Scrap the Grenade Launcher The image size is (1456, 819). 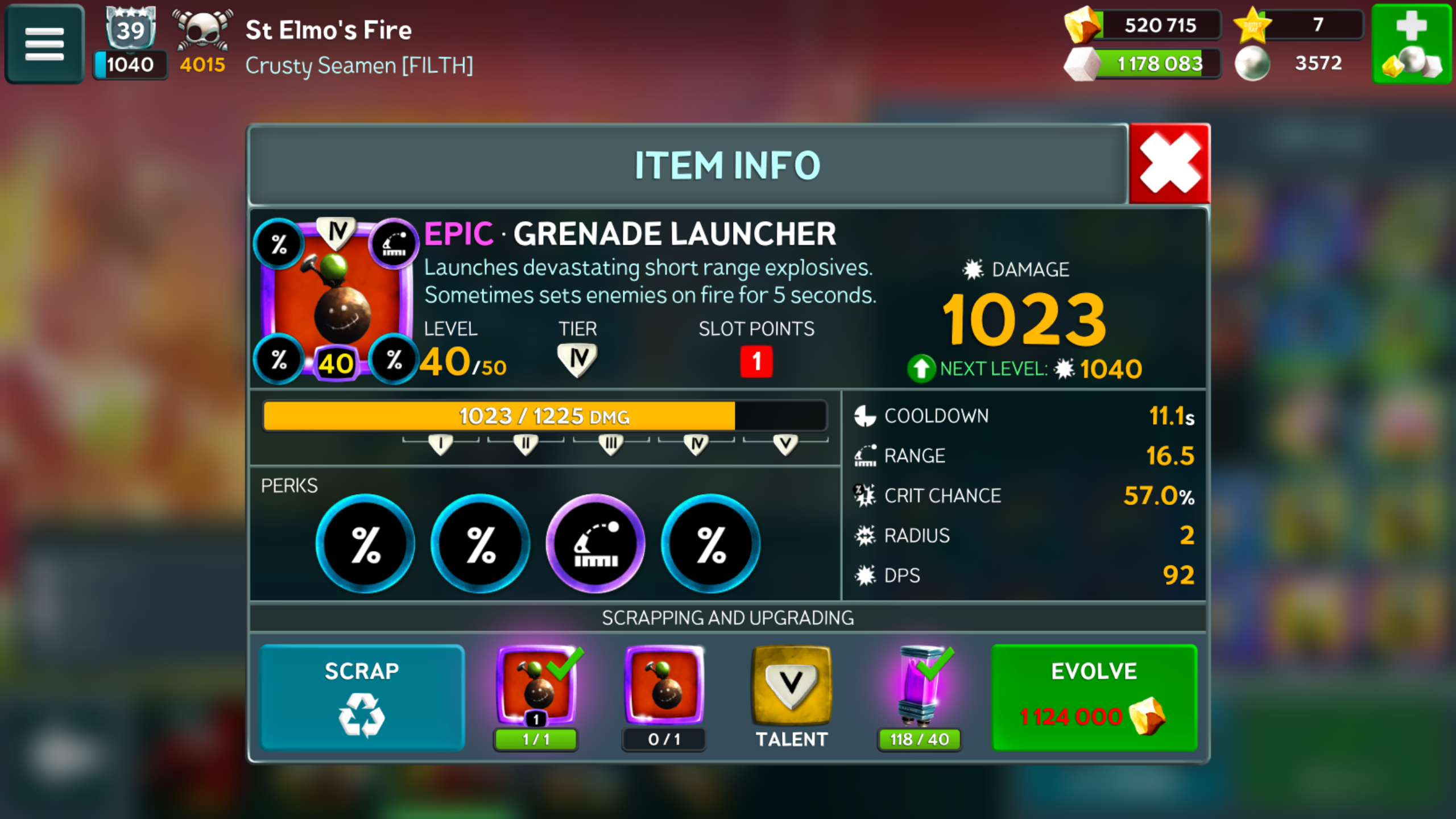[362, 697]
